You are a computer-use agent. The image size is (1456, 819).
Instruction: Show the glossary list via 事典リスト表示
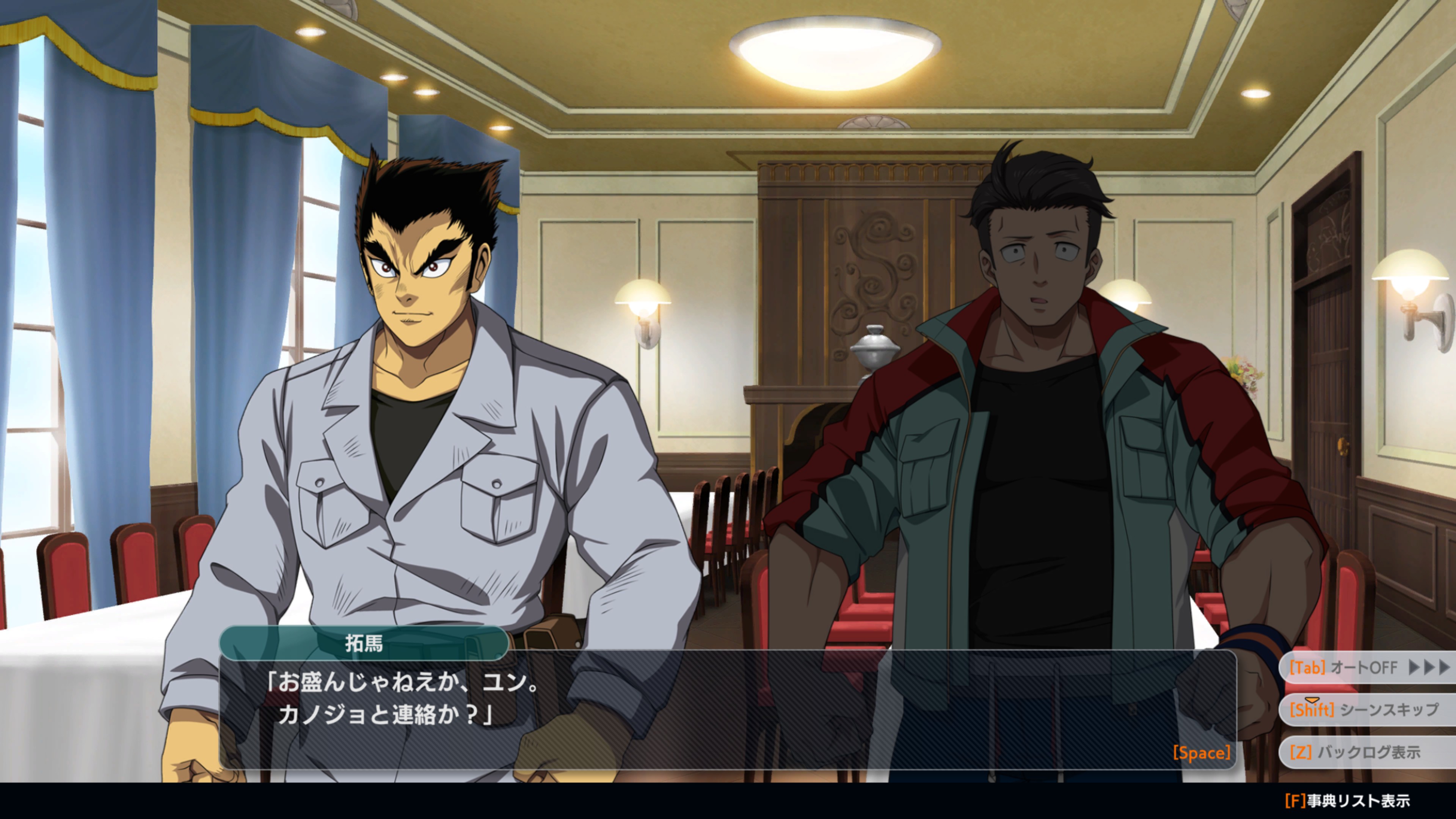1348,801
